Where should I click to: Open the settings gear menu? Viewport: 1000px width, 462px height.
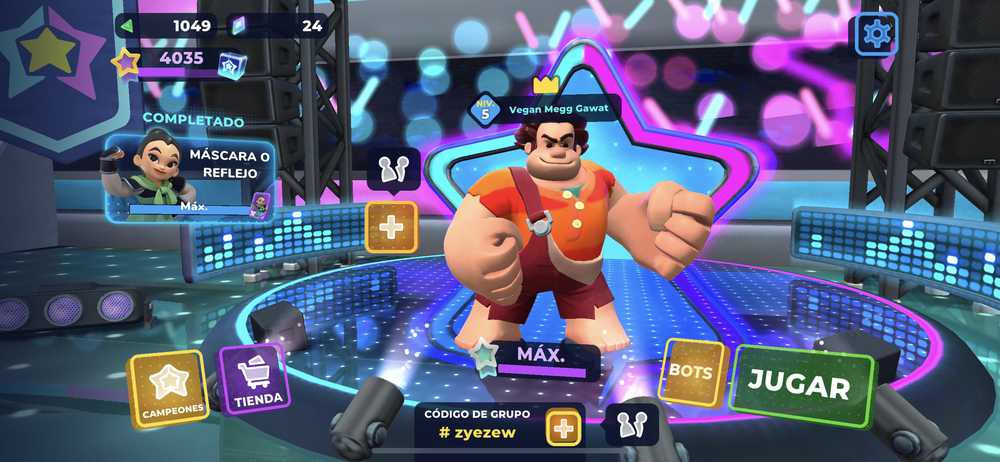click(x=876, y=35)
